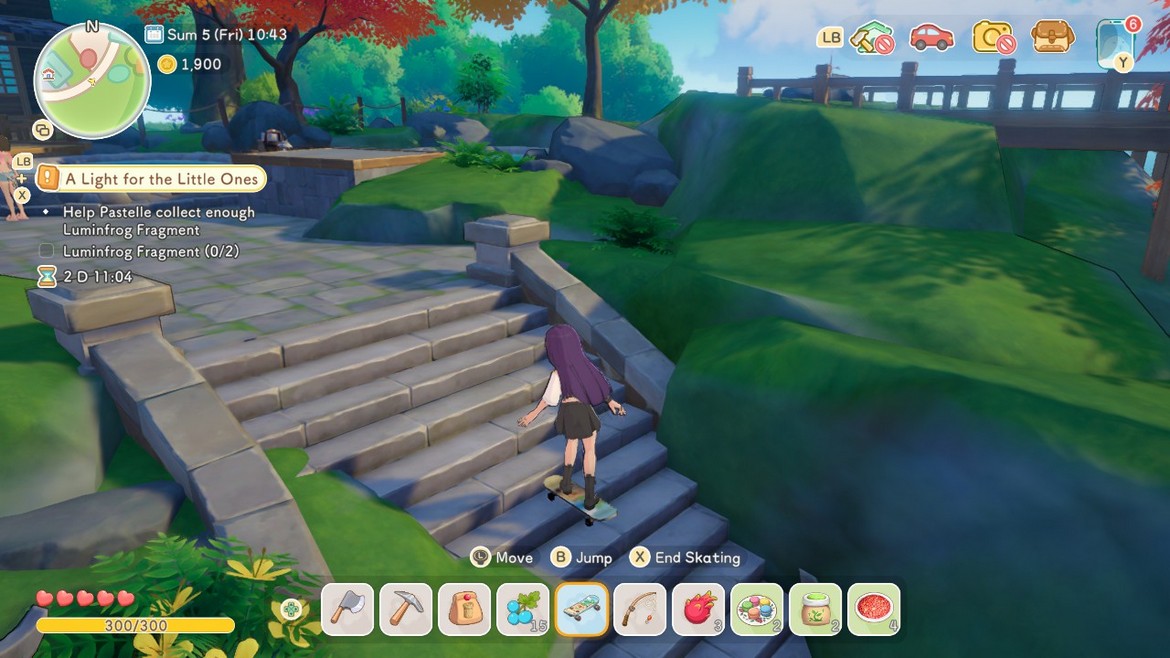Select the green herb jar slot
This screenshot has height=658, width=1170.
click(815, 609)
